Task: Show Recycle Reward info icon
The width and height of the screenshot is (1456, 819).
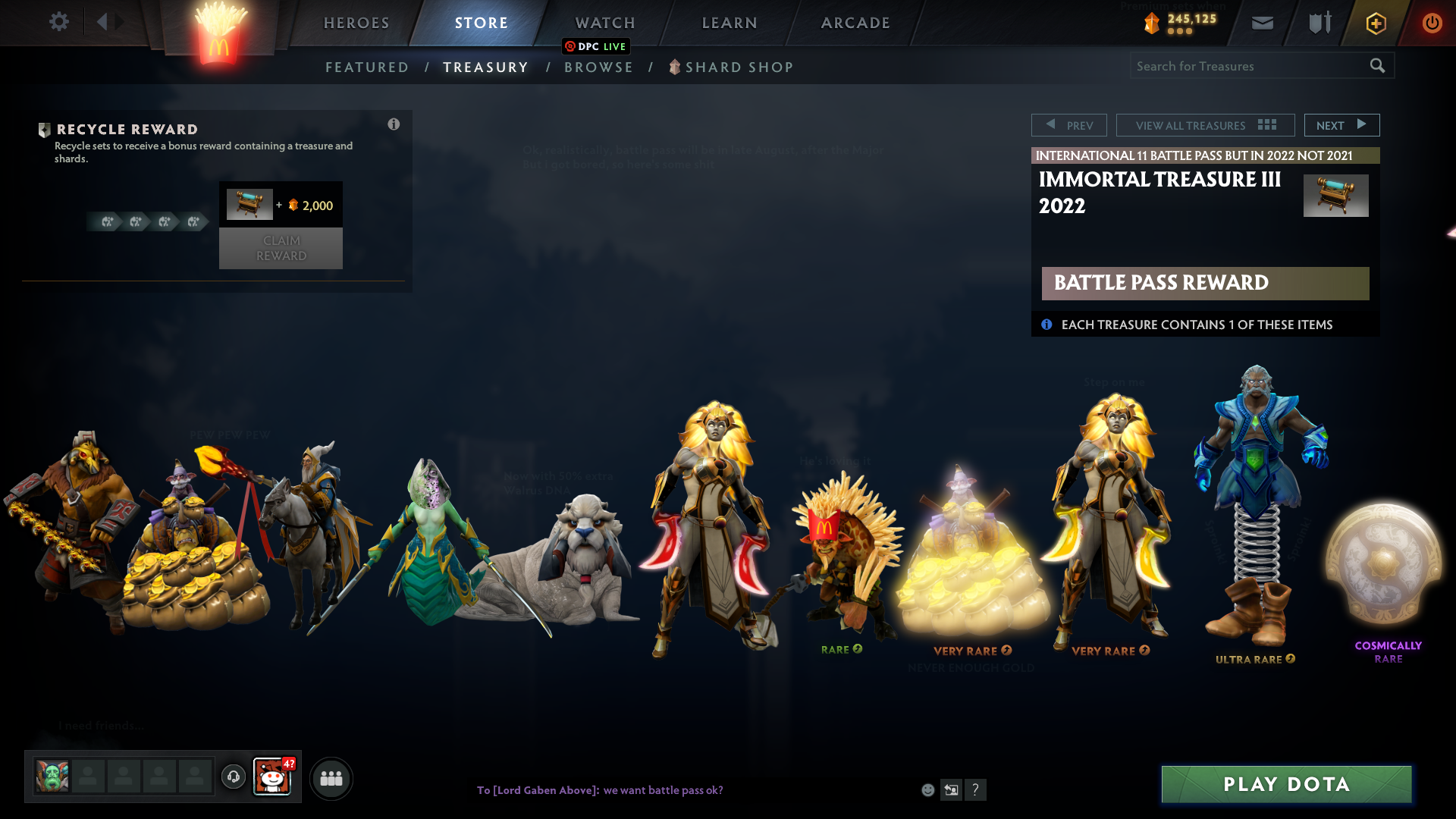Action: coord(394,124)
